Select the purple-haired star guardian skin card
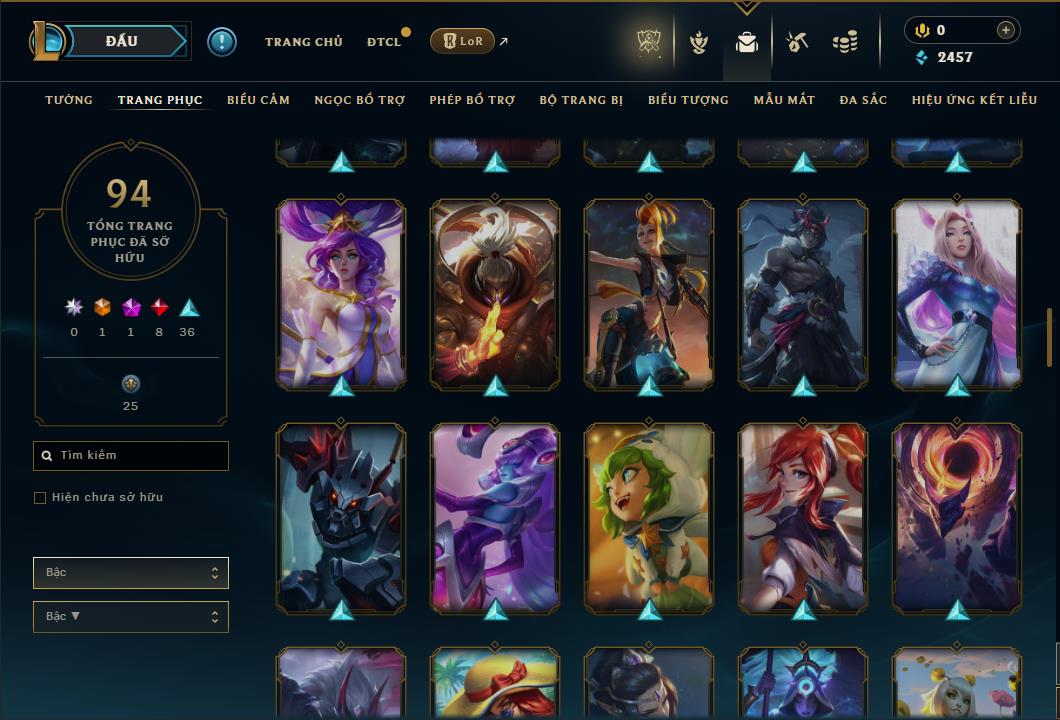Viewport: 1060px width, 720px height. tap(341, 294)
